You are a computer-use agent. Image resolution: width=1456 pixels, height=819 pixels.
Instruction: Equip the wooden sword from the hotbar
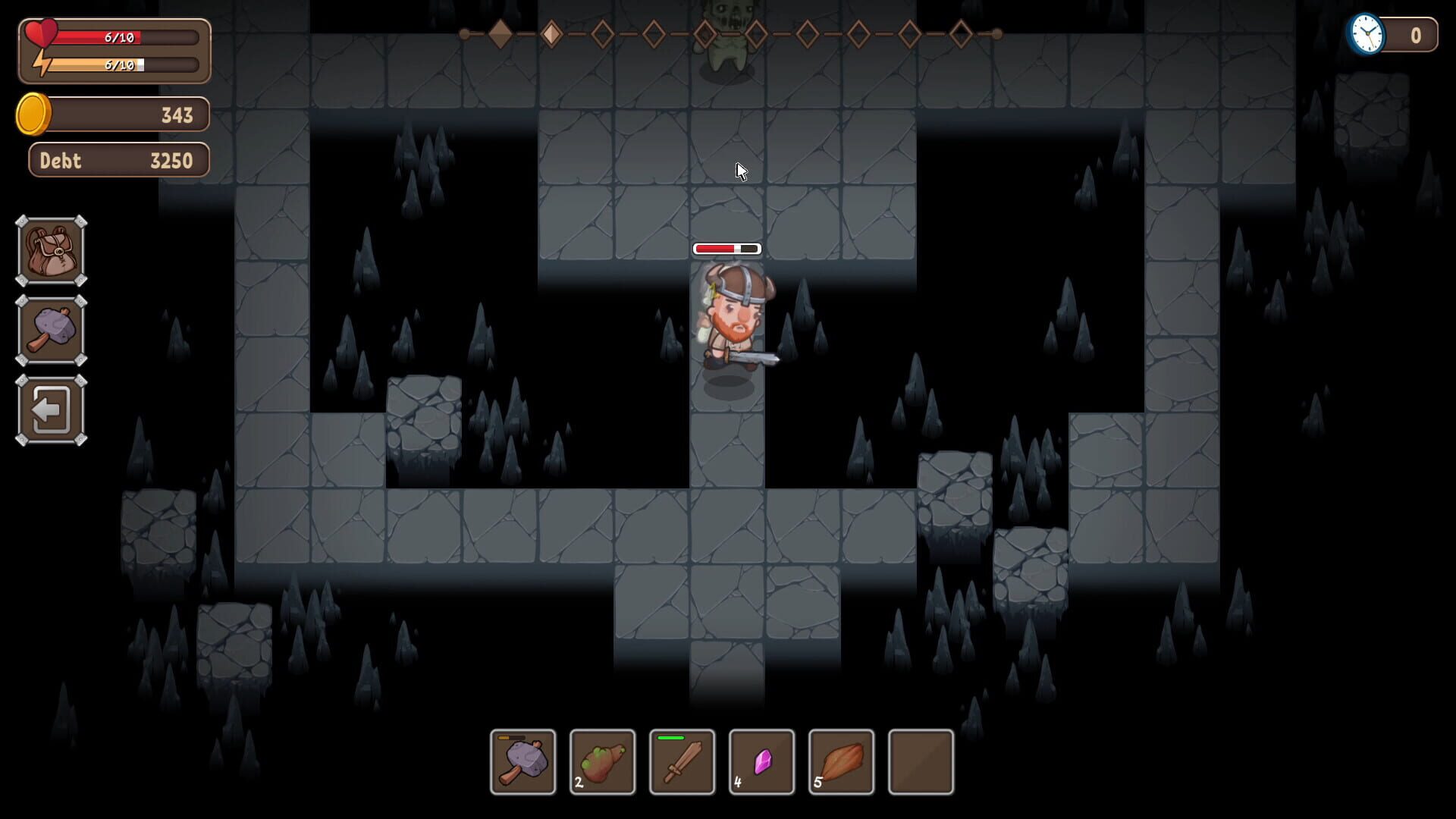(682, 762)
